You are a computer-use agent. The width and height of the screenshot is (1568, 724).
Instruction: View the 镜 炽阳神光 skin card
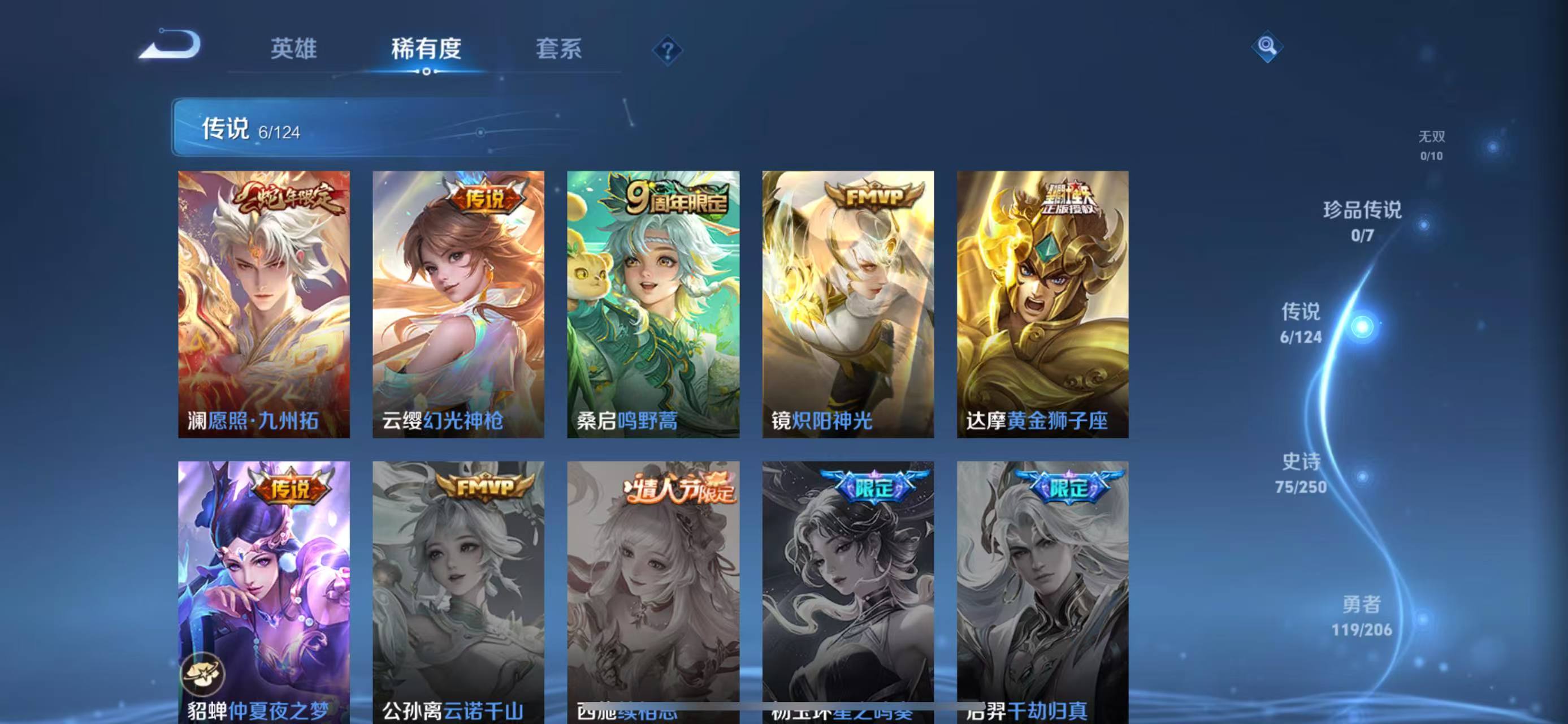click(x=848, y=304)
